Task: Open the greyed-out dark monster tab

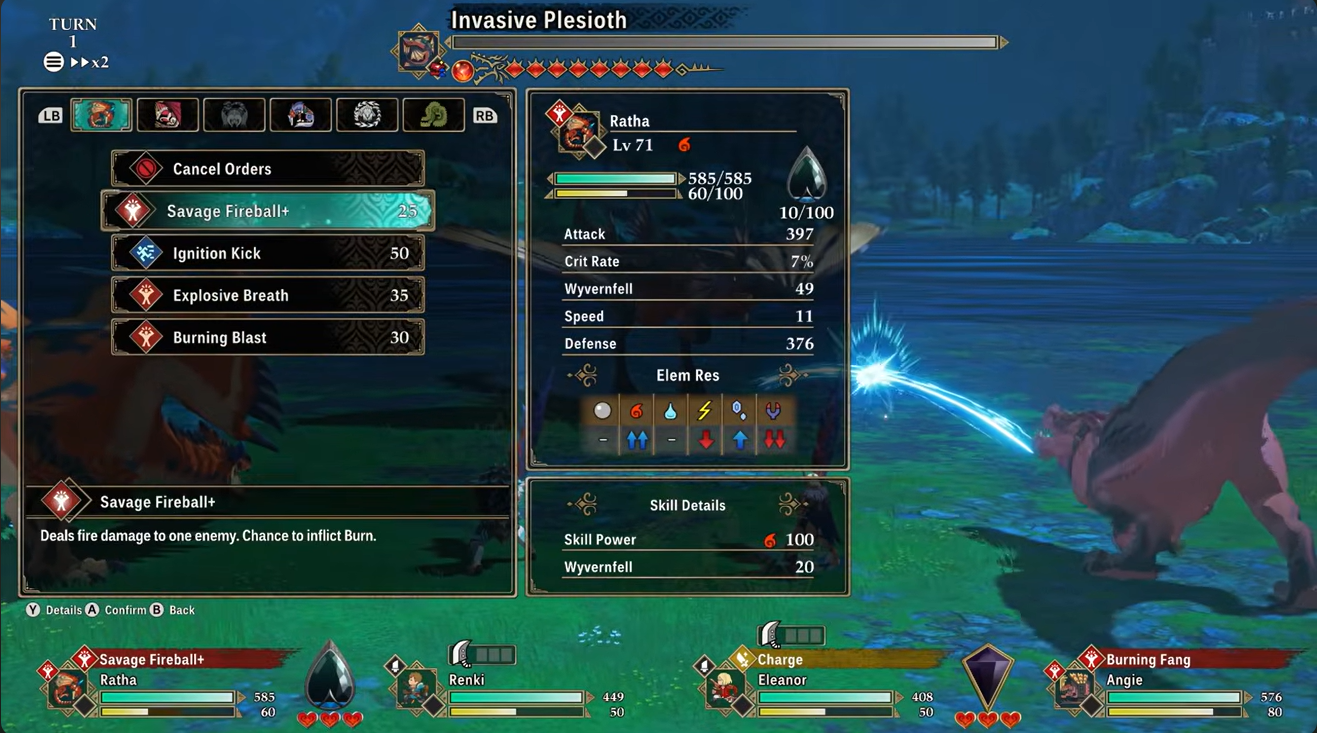Action: click(234, 115)
